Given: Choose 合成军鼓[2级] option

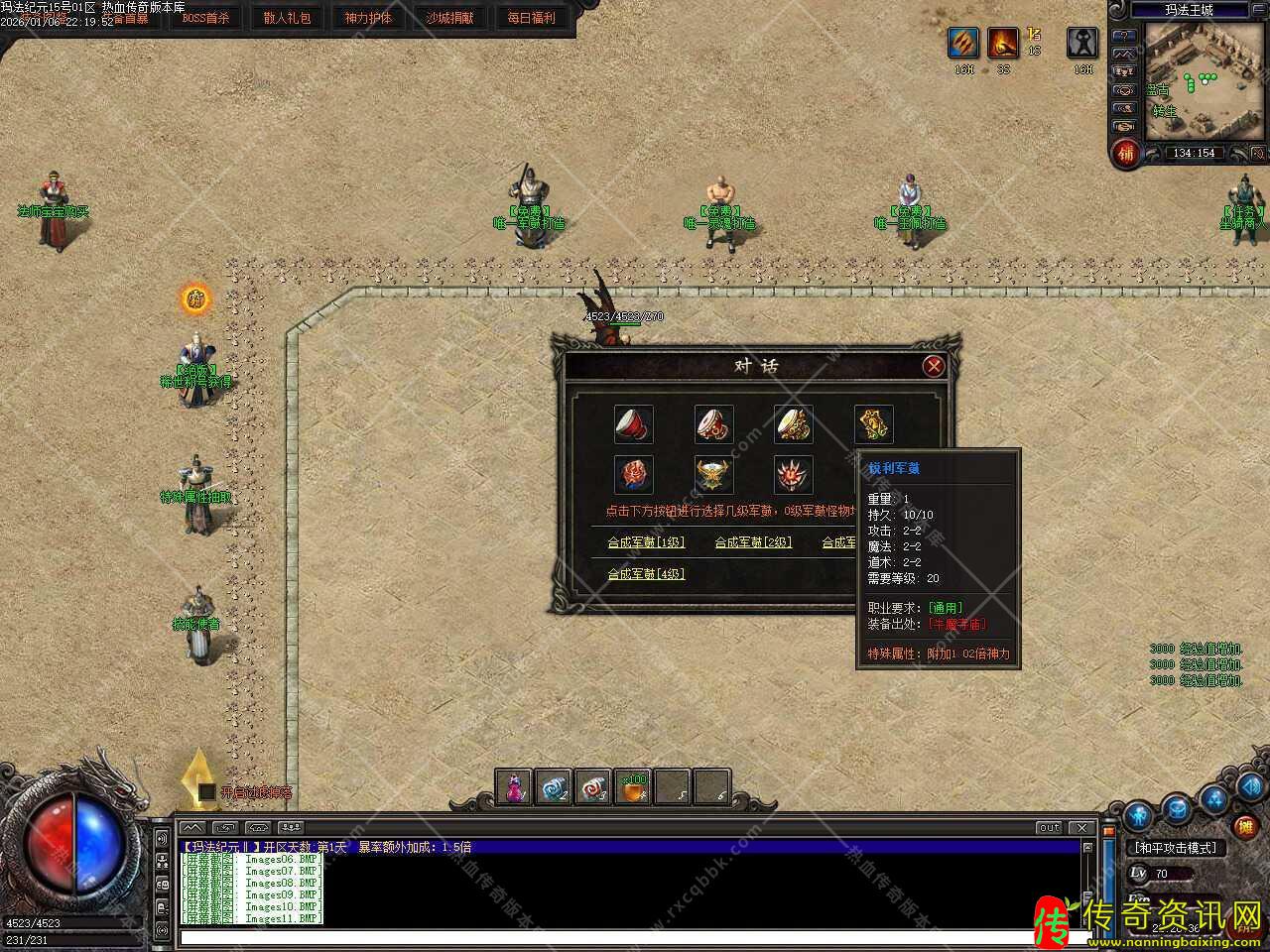Looking at the screenshot, I should (x=753, y=542).
